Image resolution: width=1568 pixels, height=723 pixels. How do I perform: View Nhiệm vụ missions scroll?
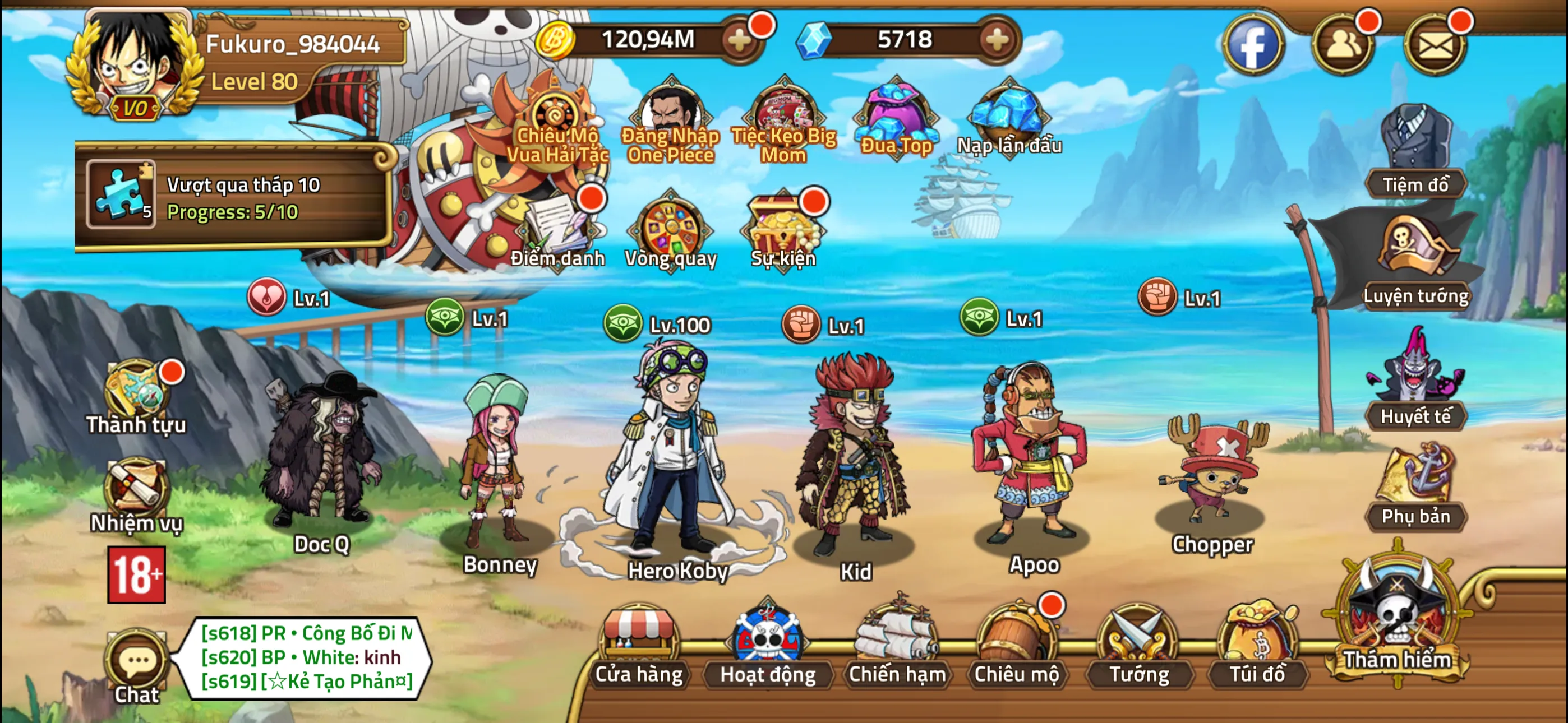136,490
